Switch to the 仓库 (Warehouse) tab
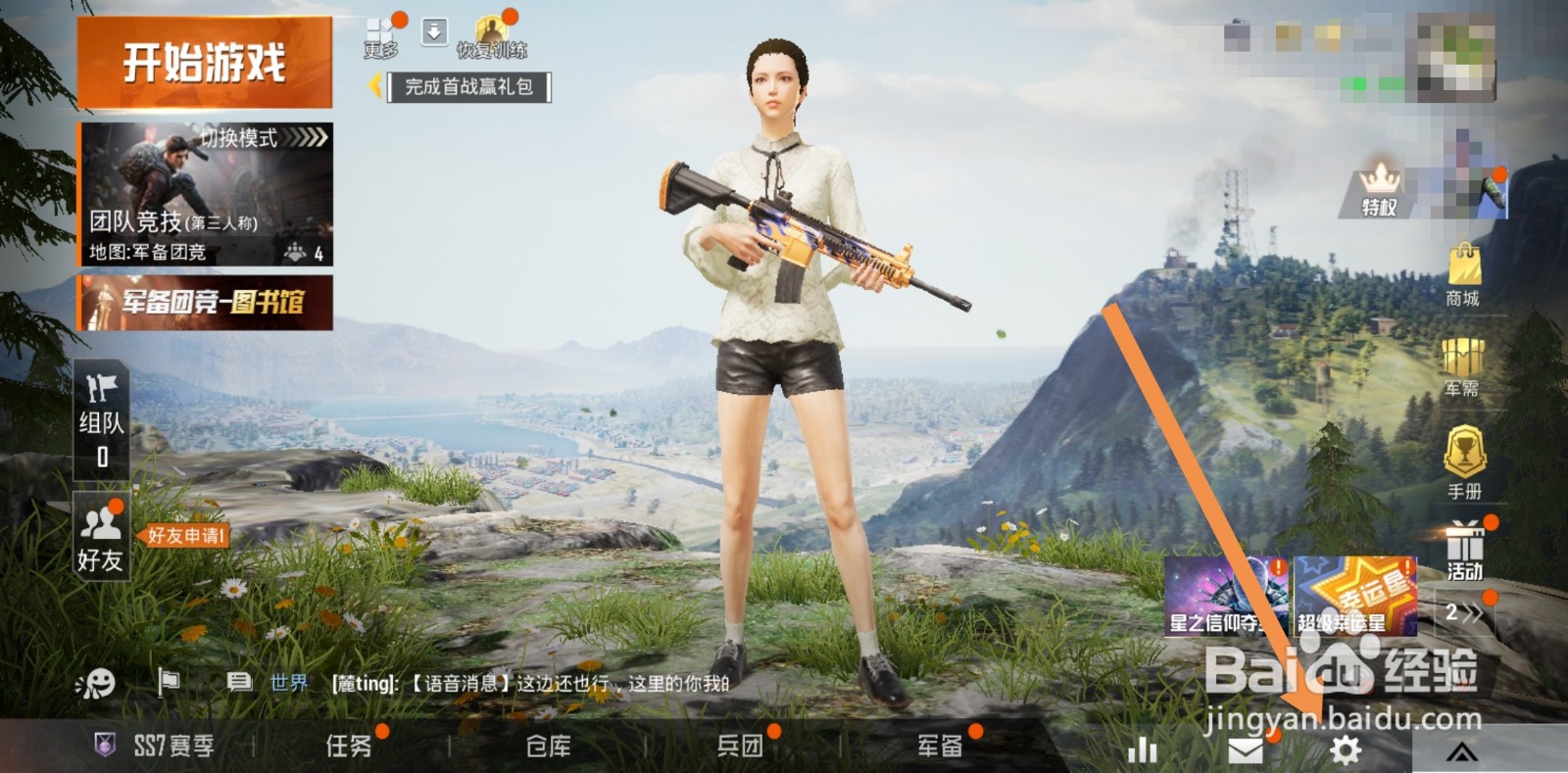The height and width of the screenshot is (773, 1568). (549, 747)
